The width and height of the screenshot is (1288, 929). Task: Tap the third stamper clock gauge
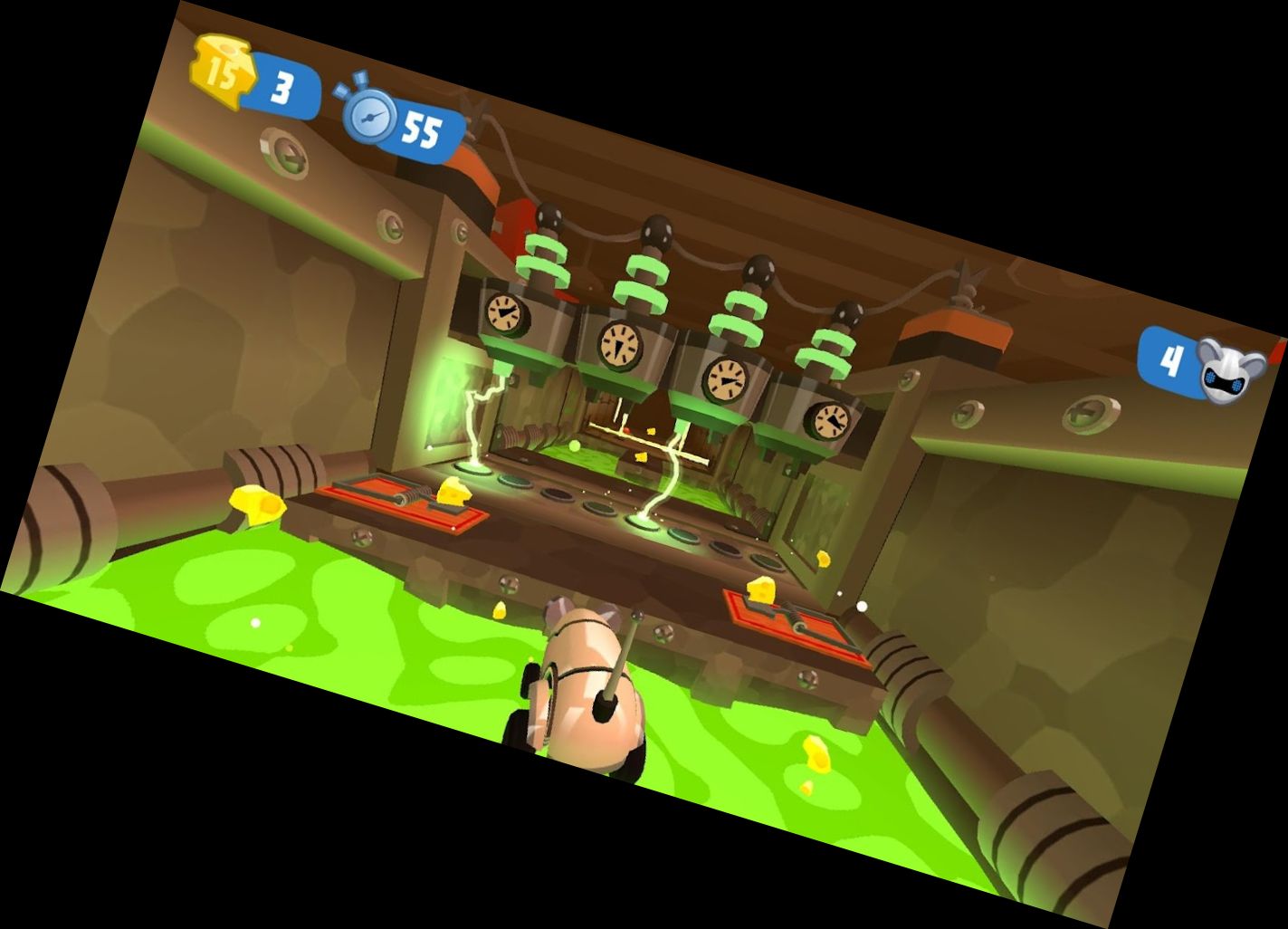(725, 381)
